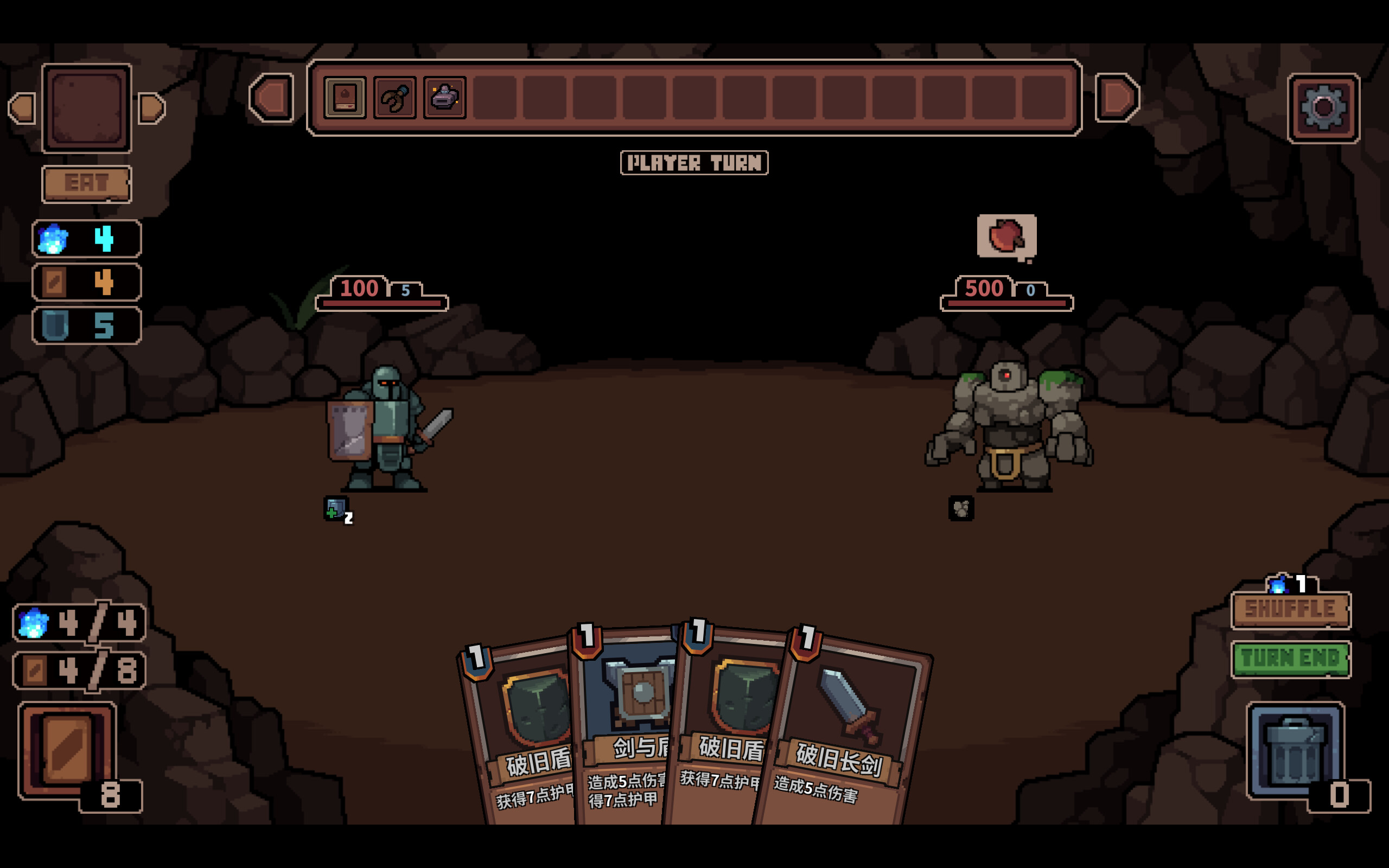1389x868 pixels.
Task: Select the card-pack item in the top item bar
Action: 345,97
